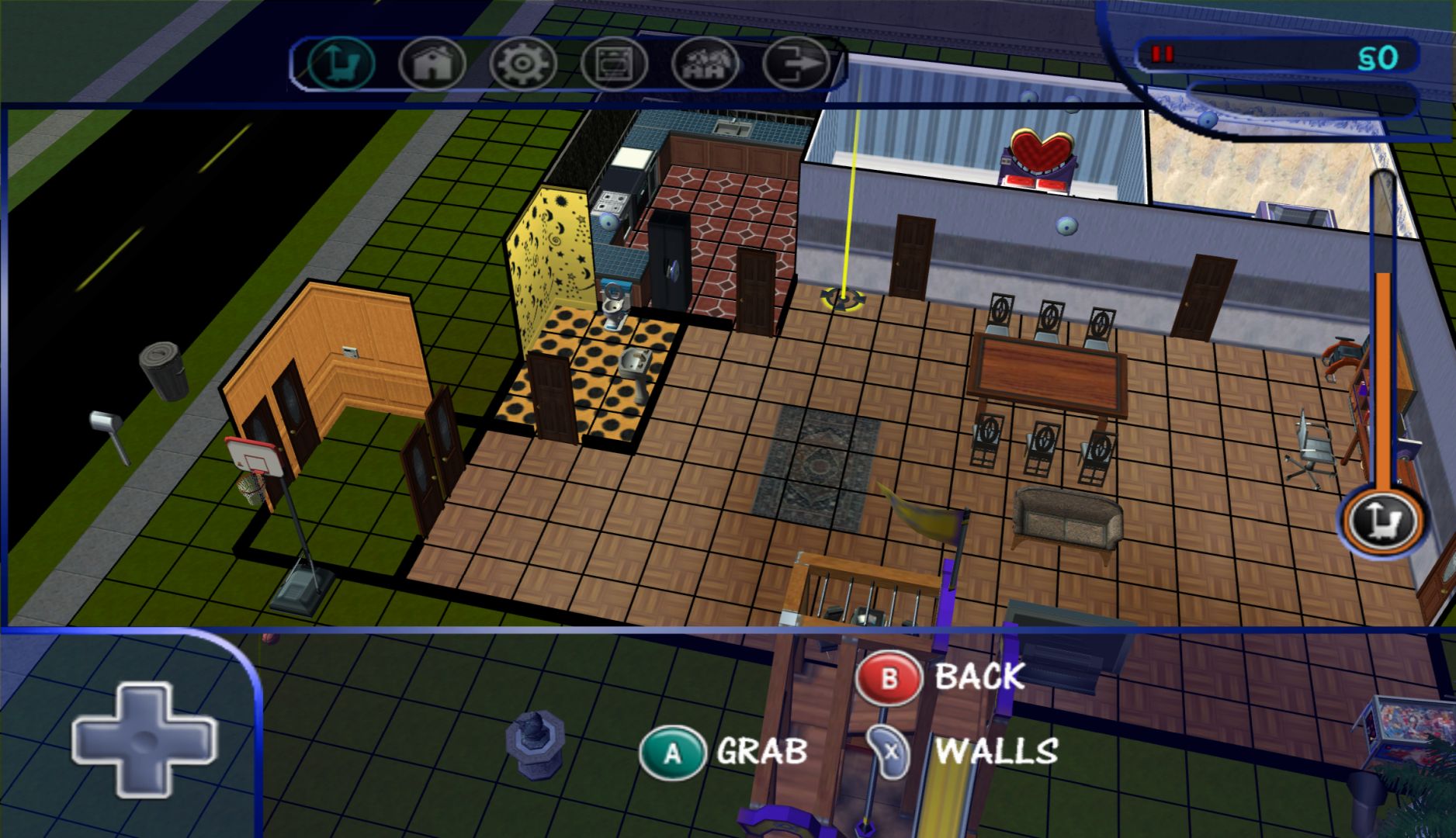Choose the oven appliance icon
The height and width of the screenshot is (838, 1456).
click(x=614, y=64)
